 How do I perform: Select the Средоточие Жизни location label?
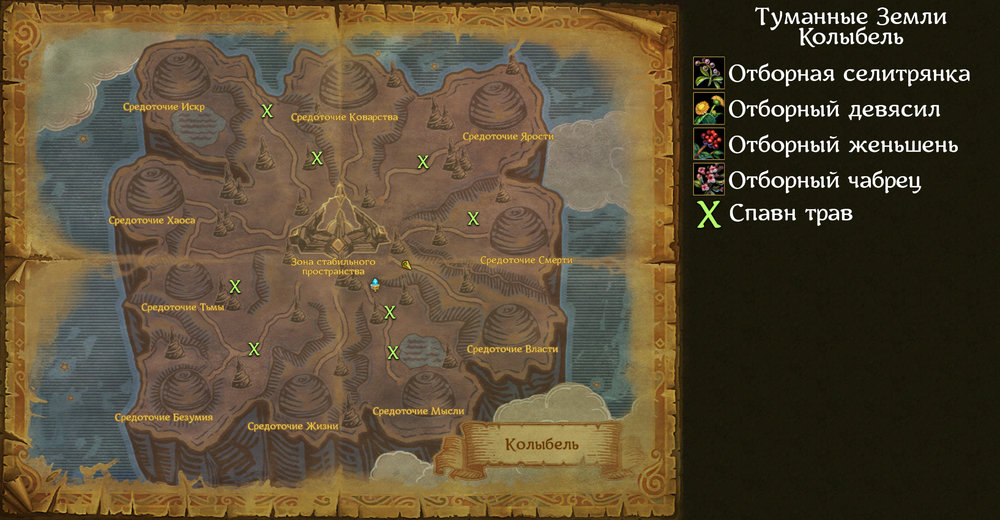tap(293, 426)
